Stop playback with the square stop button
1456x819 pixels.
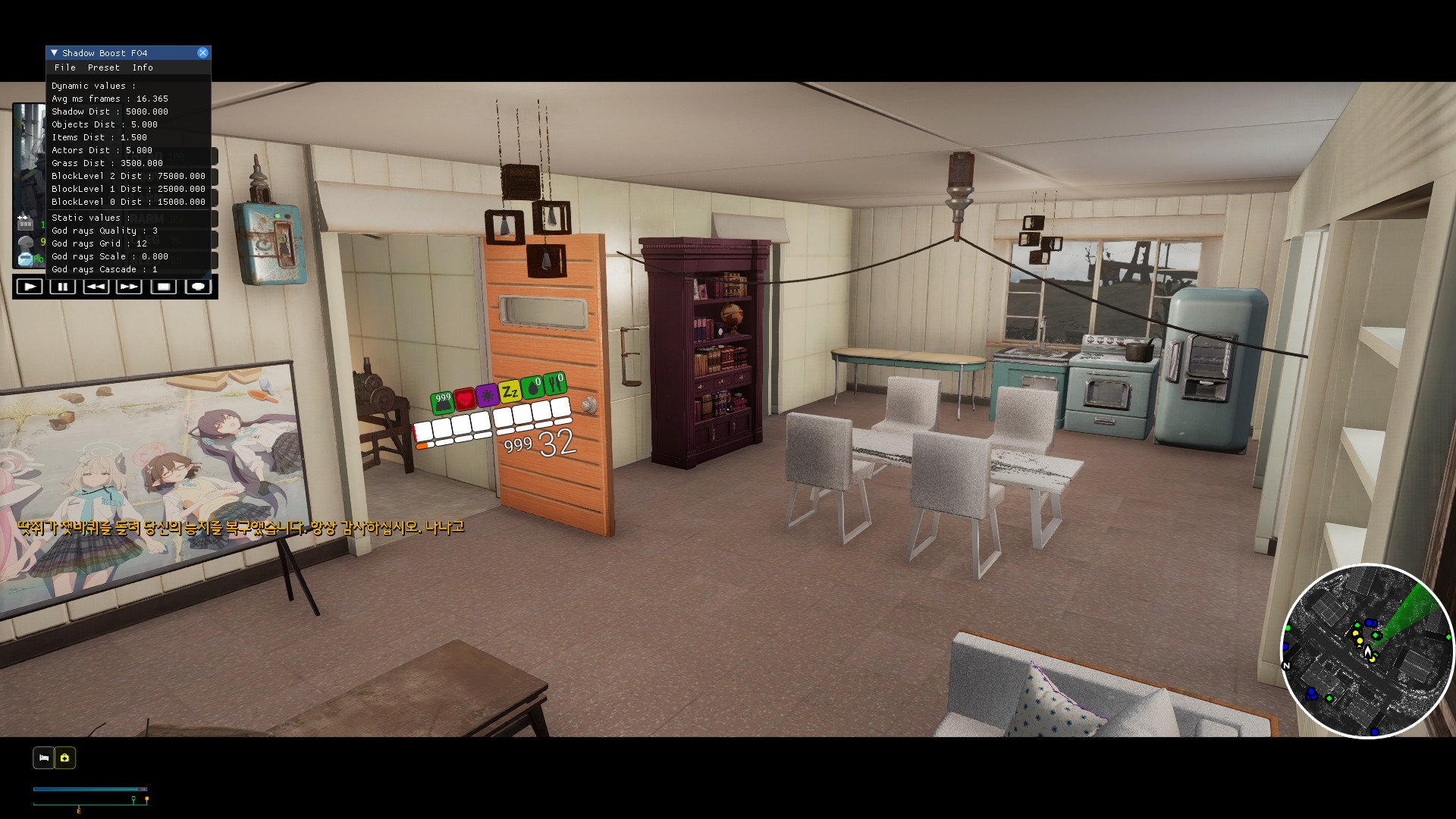pyautogui.click(x=164, y=287)
